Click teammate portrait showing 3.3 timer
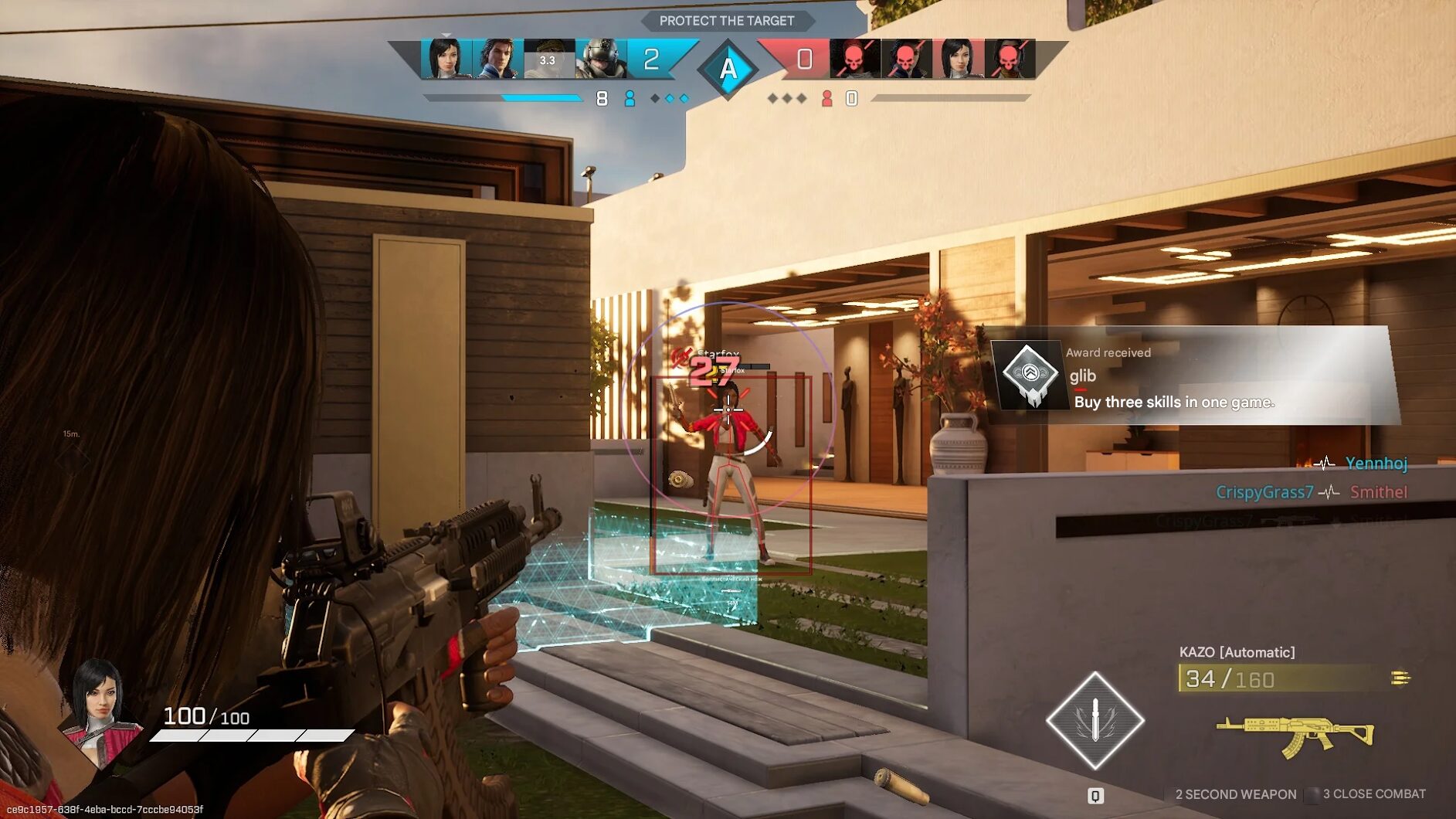The image size is (1456, 819). 548,59
